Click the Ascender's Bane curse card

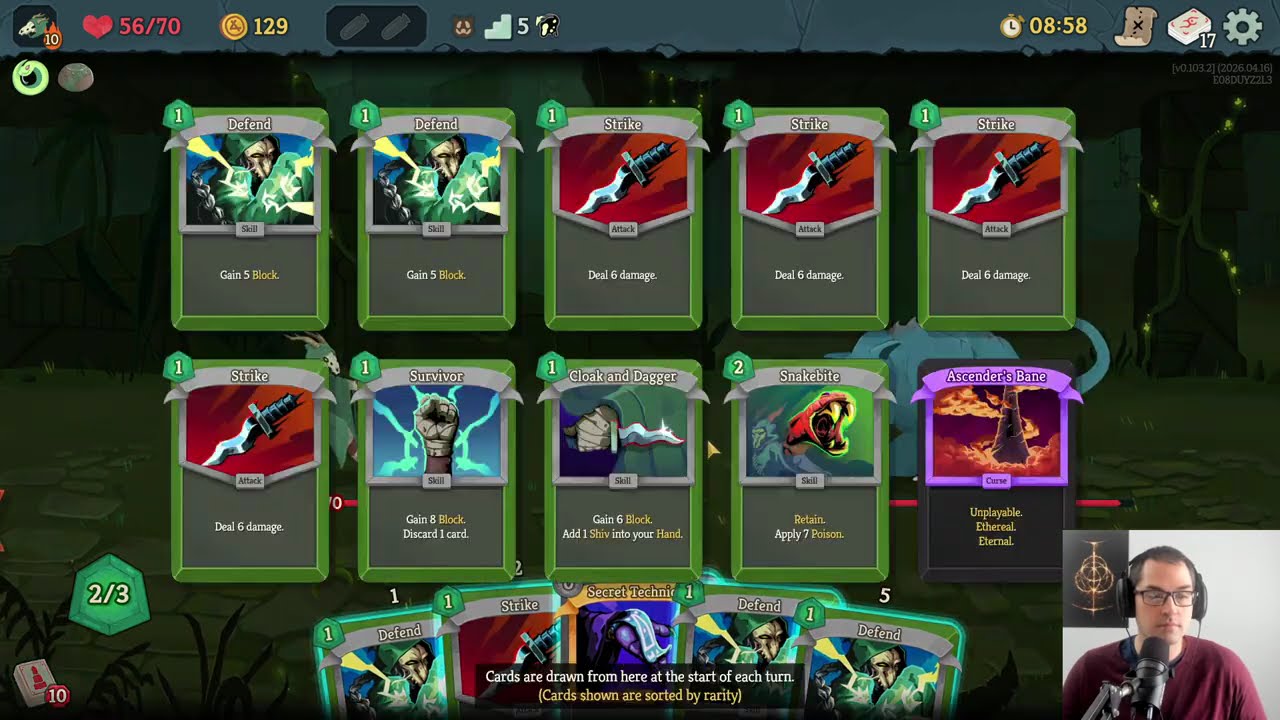(996, 470)
